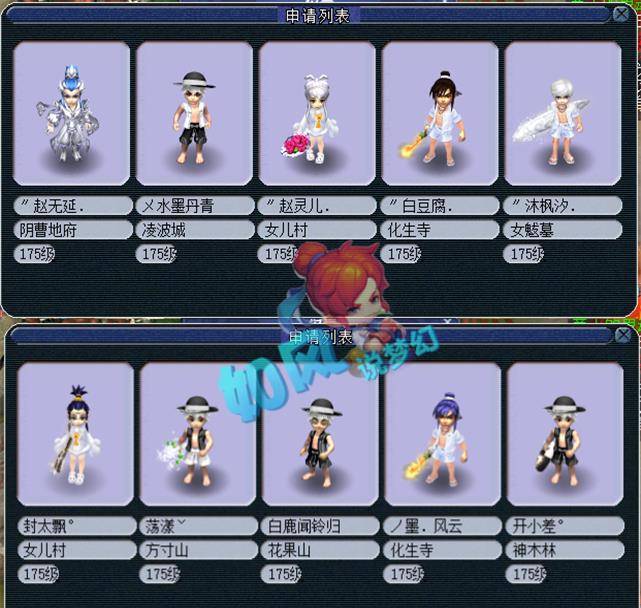Screen dimensions: 641x608
Task: Close the application list containing 封太飘
Action: click(623, 336)
